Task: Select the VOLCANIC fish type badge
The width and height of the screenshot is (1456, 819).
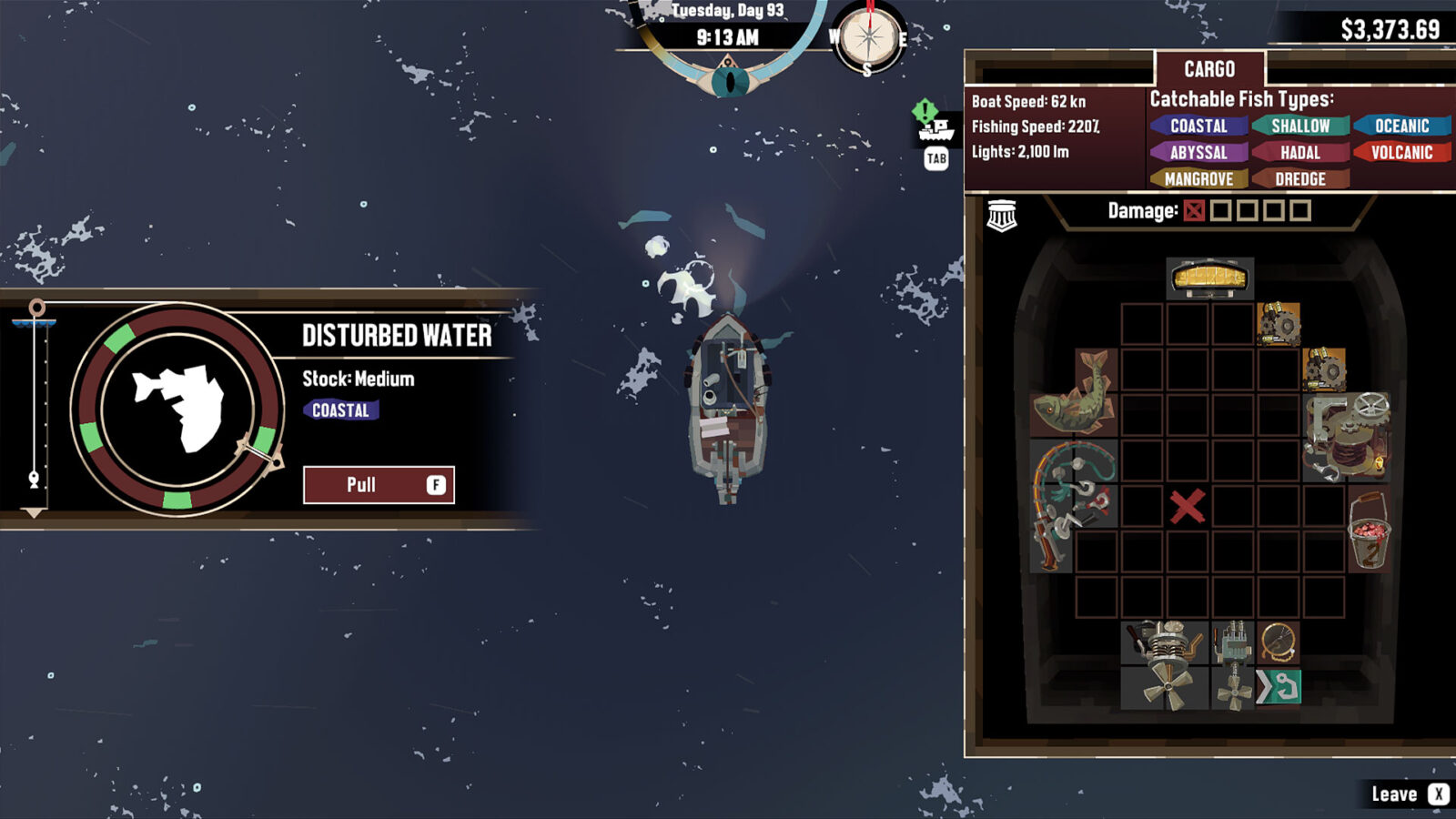Action: [x=1405, y=153]
